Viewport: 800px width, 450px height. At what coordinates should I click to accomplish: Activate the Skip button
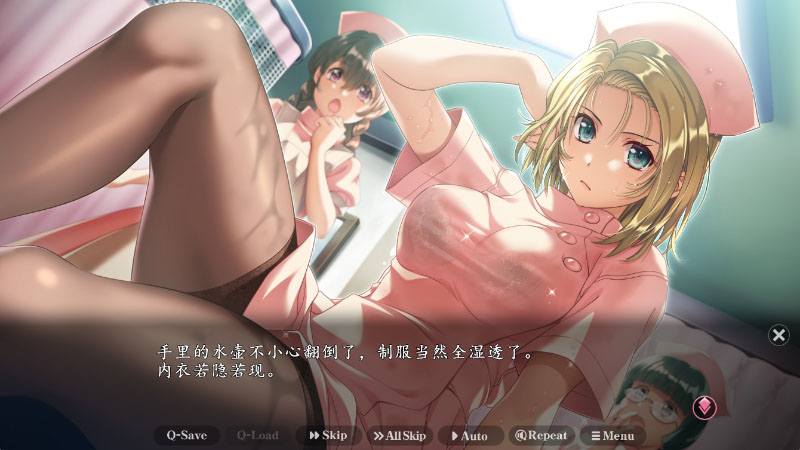coord(328,435)
